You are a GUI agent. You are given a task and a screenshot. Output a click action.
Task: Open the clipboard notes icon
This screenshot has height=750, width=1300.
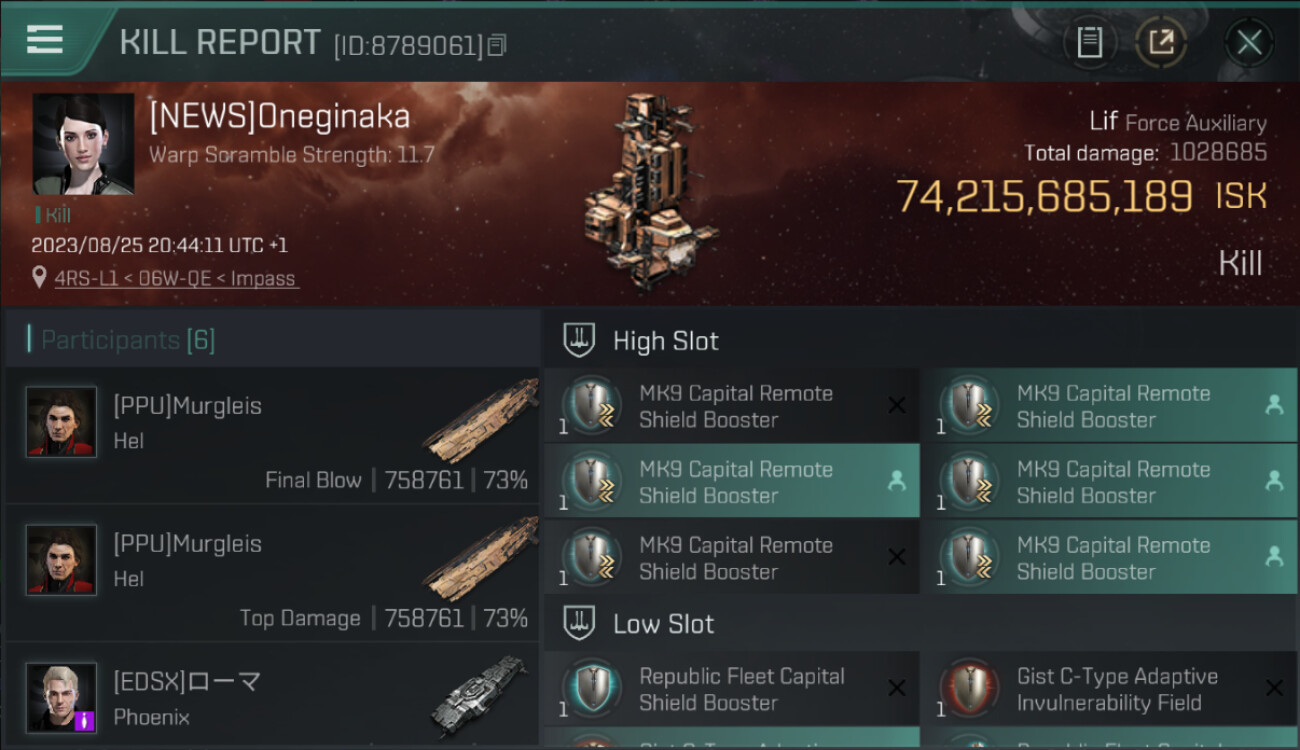tap(1089, 42)
